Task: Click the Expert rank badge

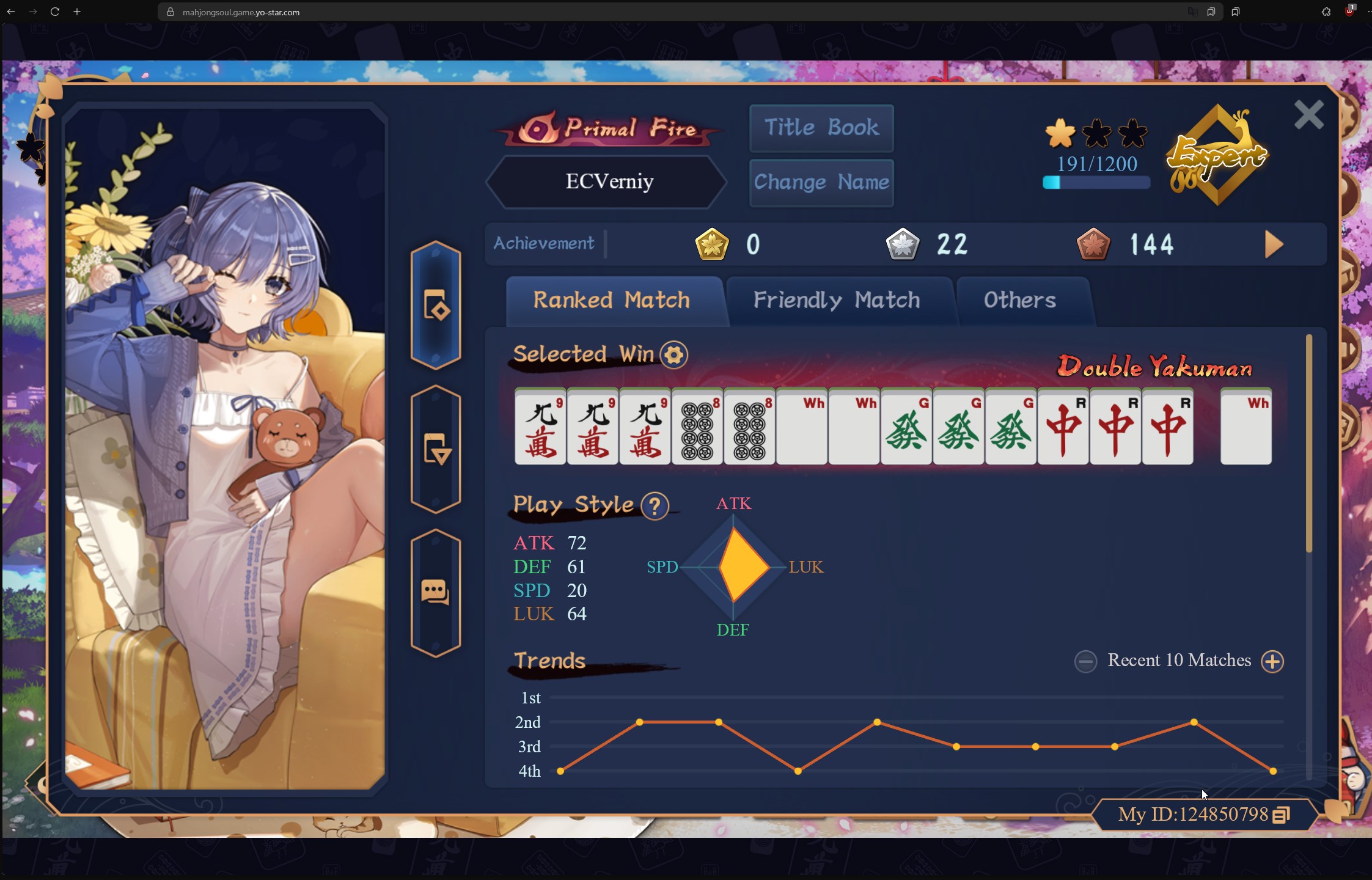Action: click(x=1217, y=156)
